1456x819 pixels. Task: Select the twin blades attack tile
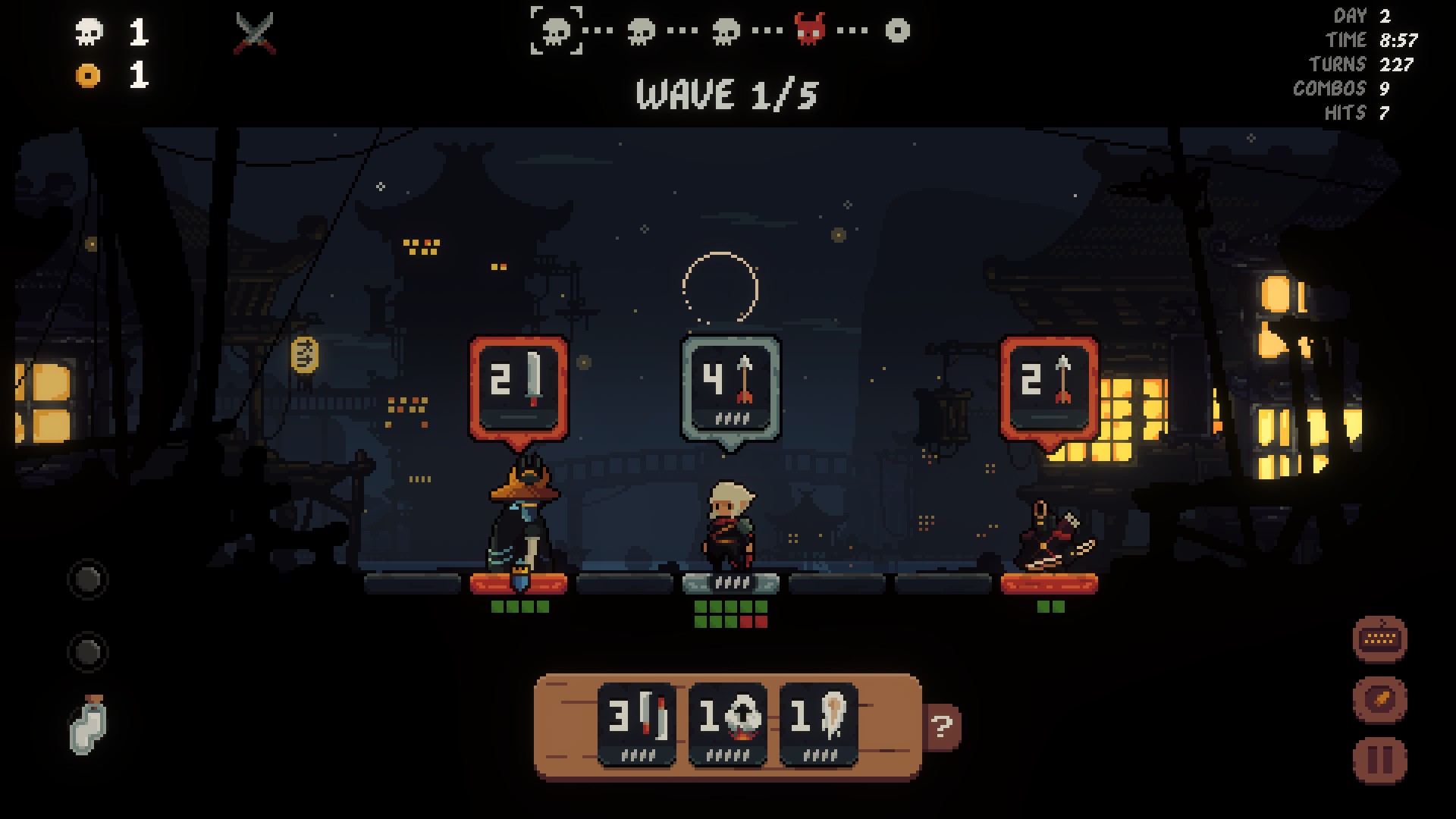tap(636, 723)
